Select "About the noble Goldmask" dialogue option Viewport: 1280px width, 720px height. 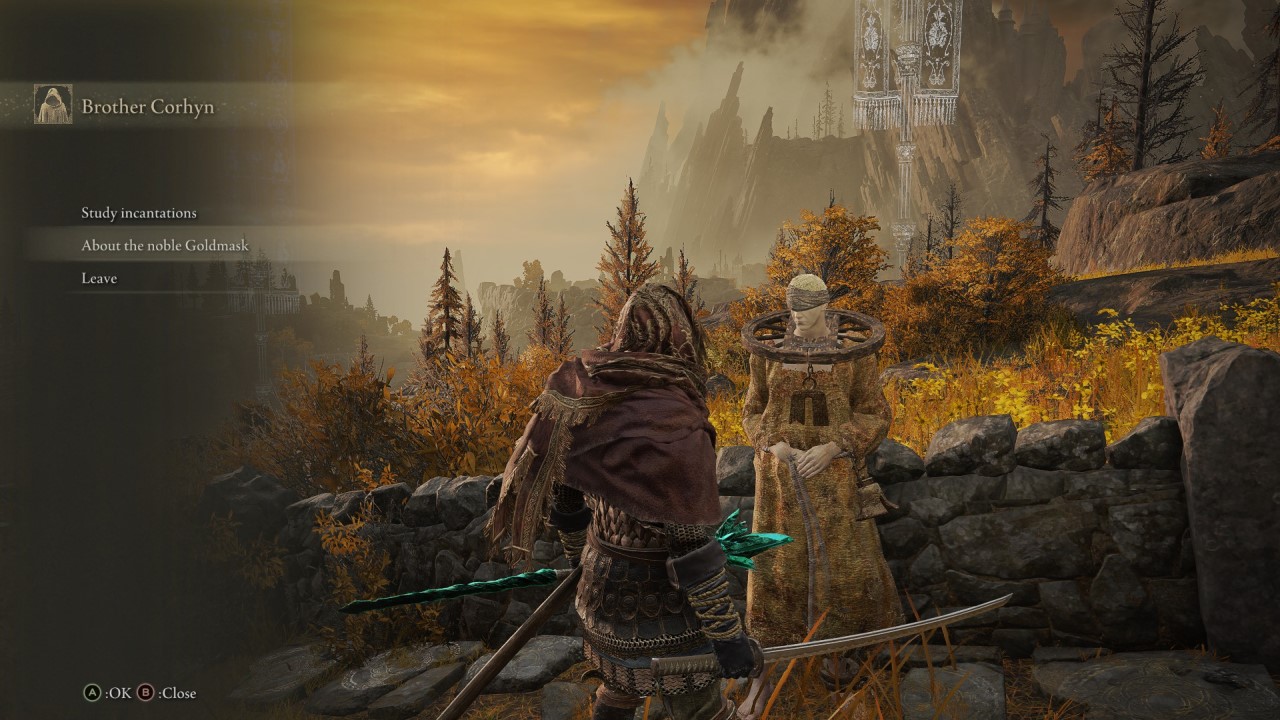coord(163,245)
